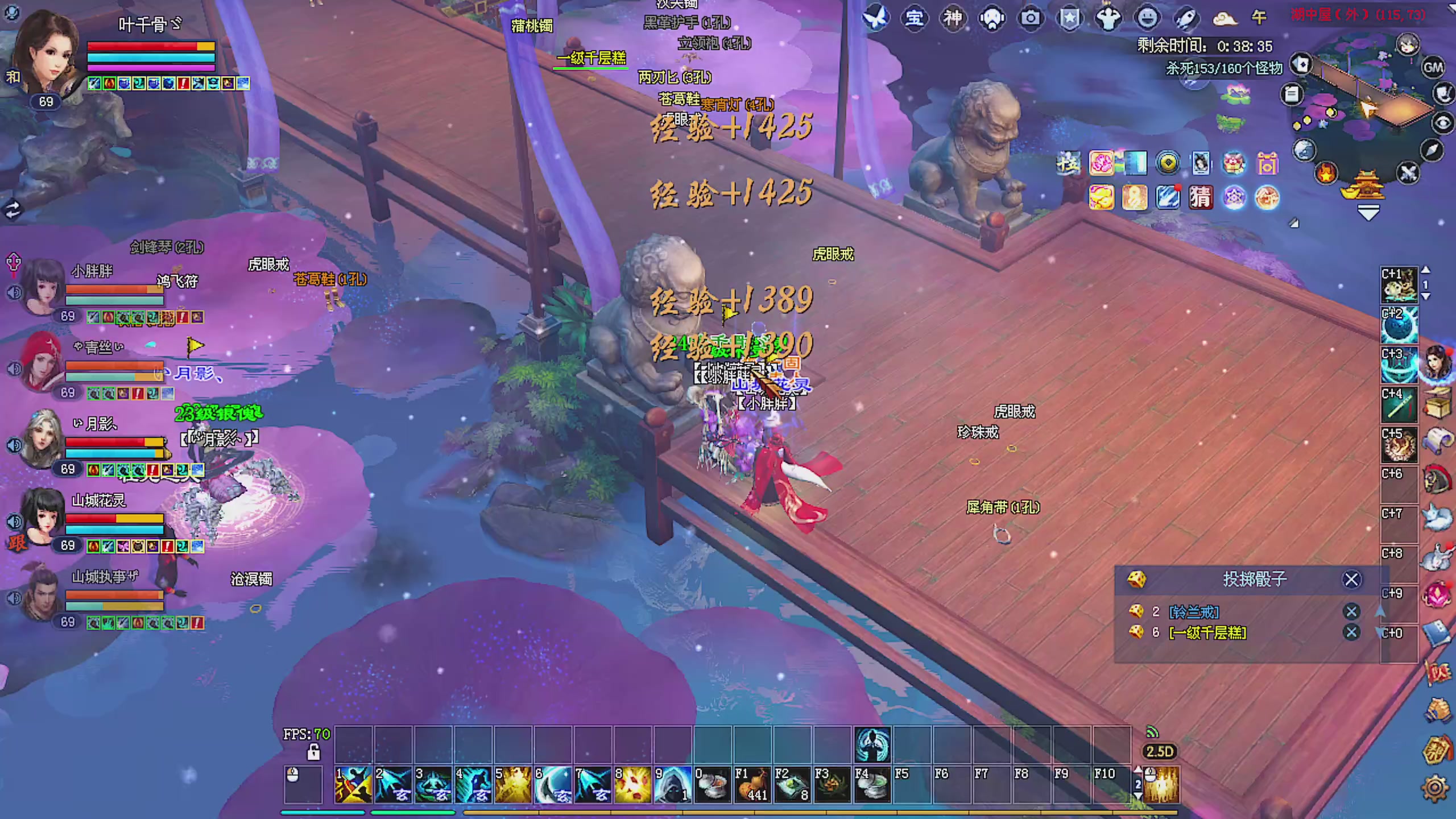The height and width of the screenshot is (819, 1456).
Task: Collapse the minimap with the down arrow
Action: [x=1368, y=214]
